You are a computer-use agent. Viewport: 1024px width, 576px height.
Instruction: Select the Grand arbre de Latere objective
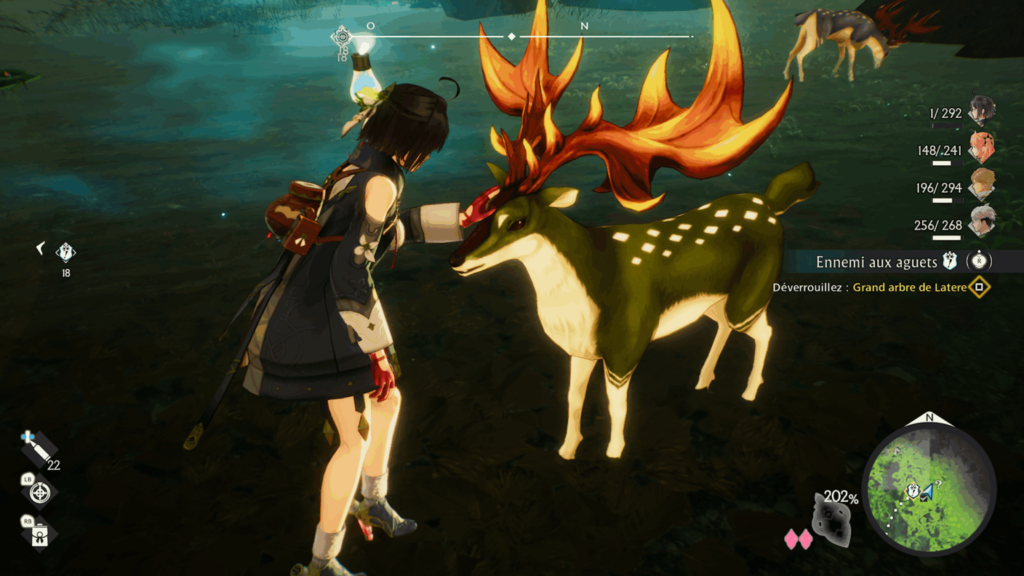909,288
